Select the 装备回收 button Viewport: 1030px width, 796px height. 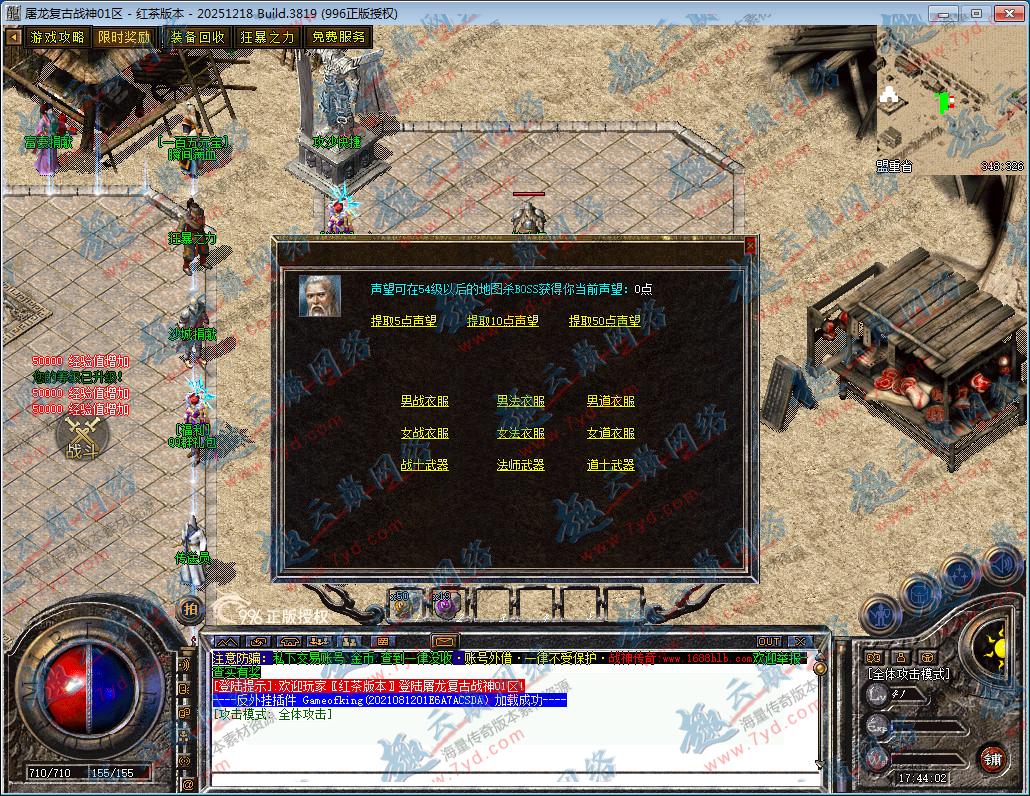pyautogui.click(x=197, y=37)
